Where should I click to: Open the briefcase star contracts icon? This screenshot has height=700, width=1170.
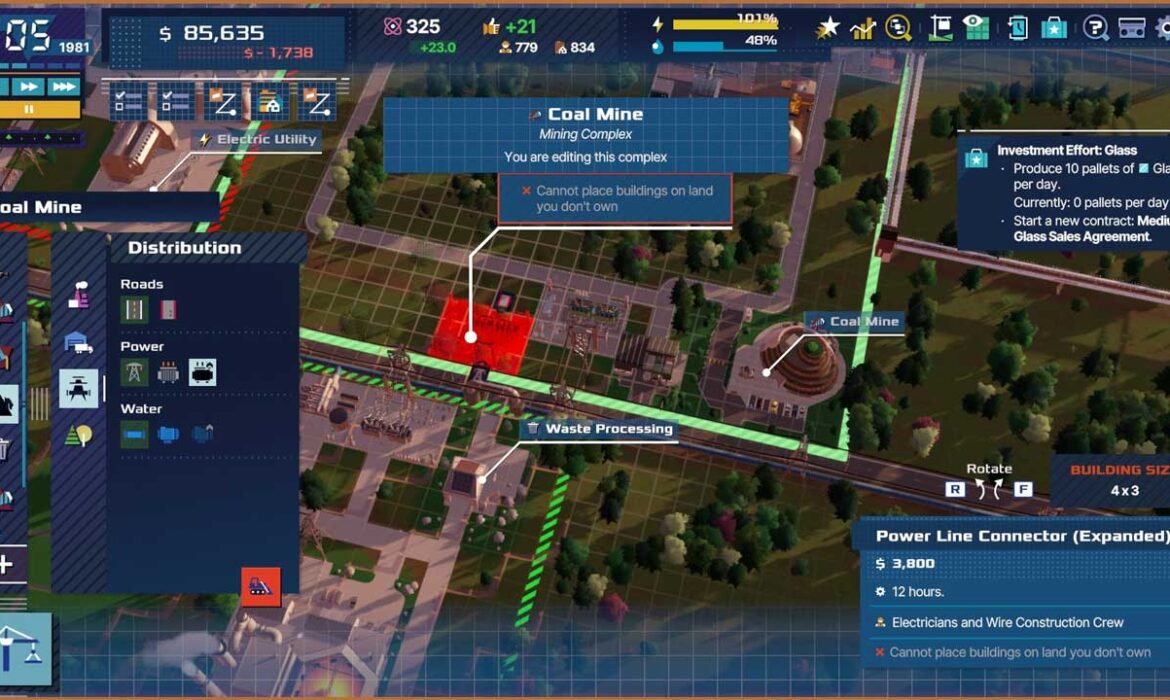pyautogui.click(x=1054, y=28)
